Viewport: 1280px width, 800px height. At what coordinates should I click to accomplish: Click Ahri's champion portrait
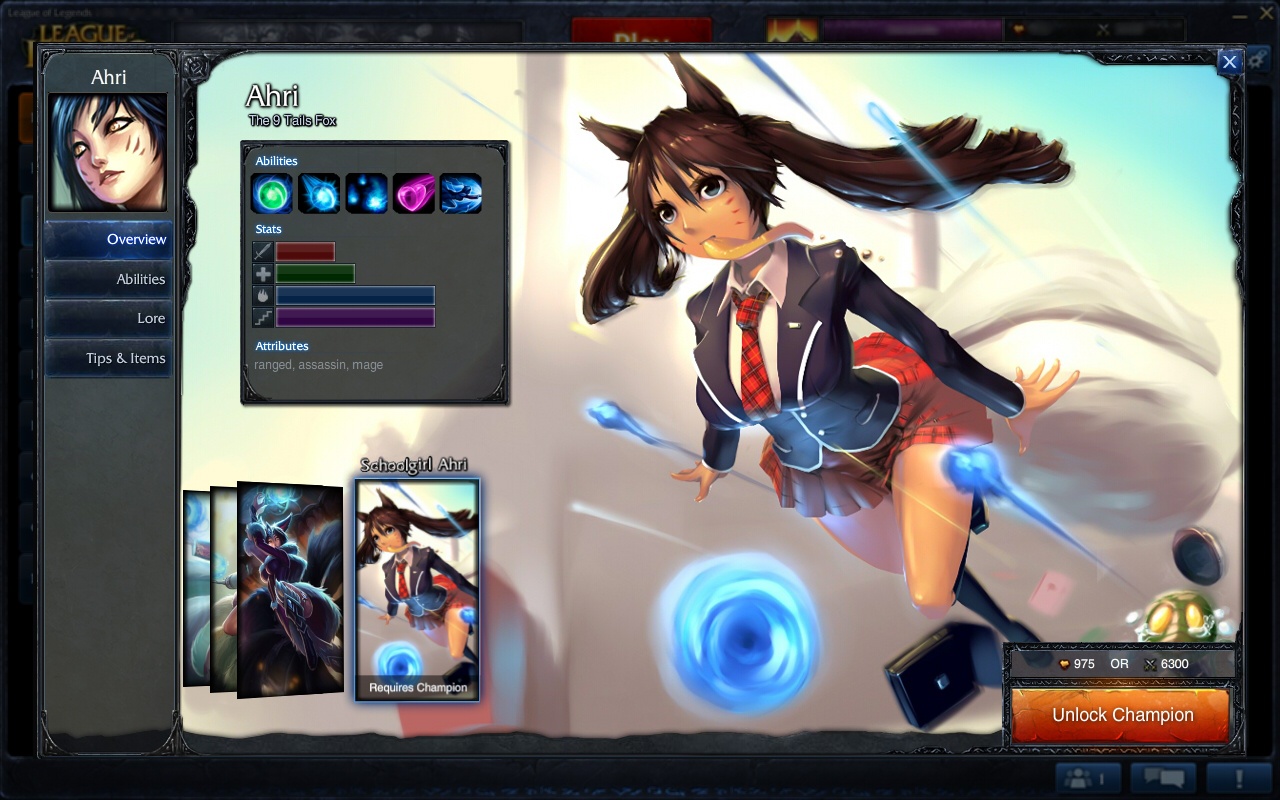108,152
